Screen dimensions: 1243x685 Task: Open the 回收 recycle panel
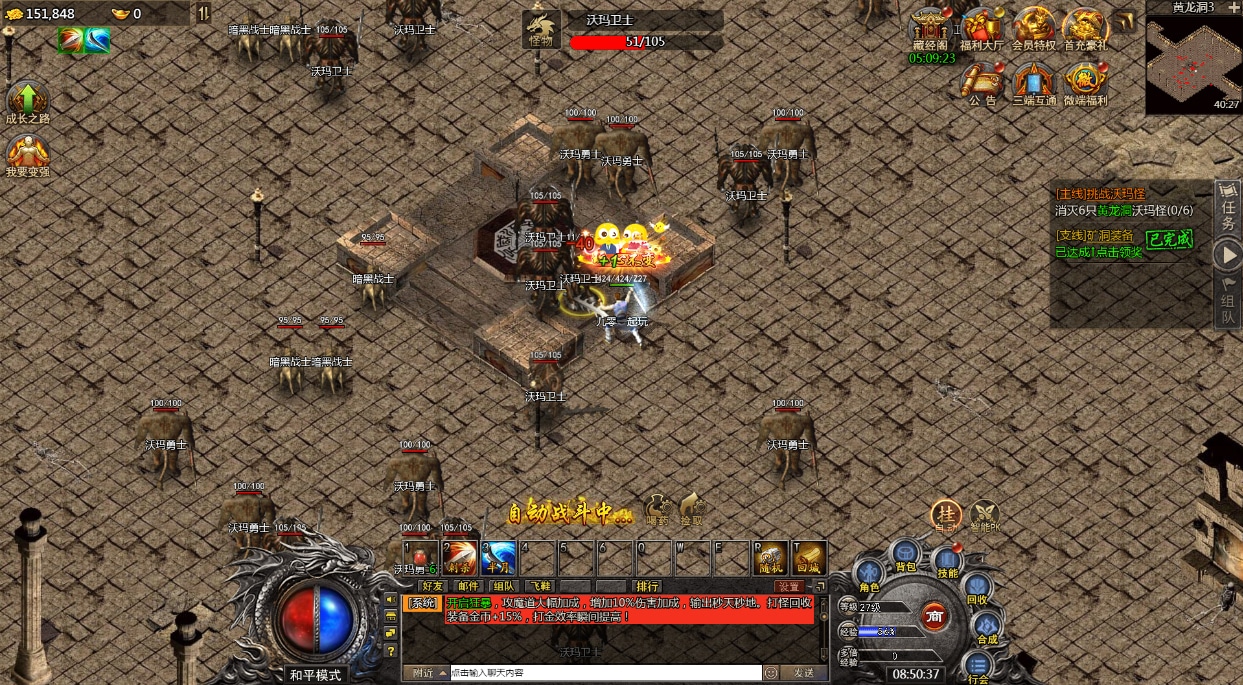point(977,589)
